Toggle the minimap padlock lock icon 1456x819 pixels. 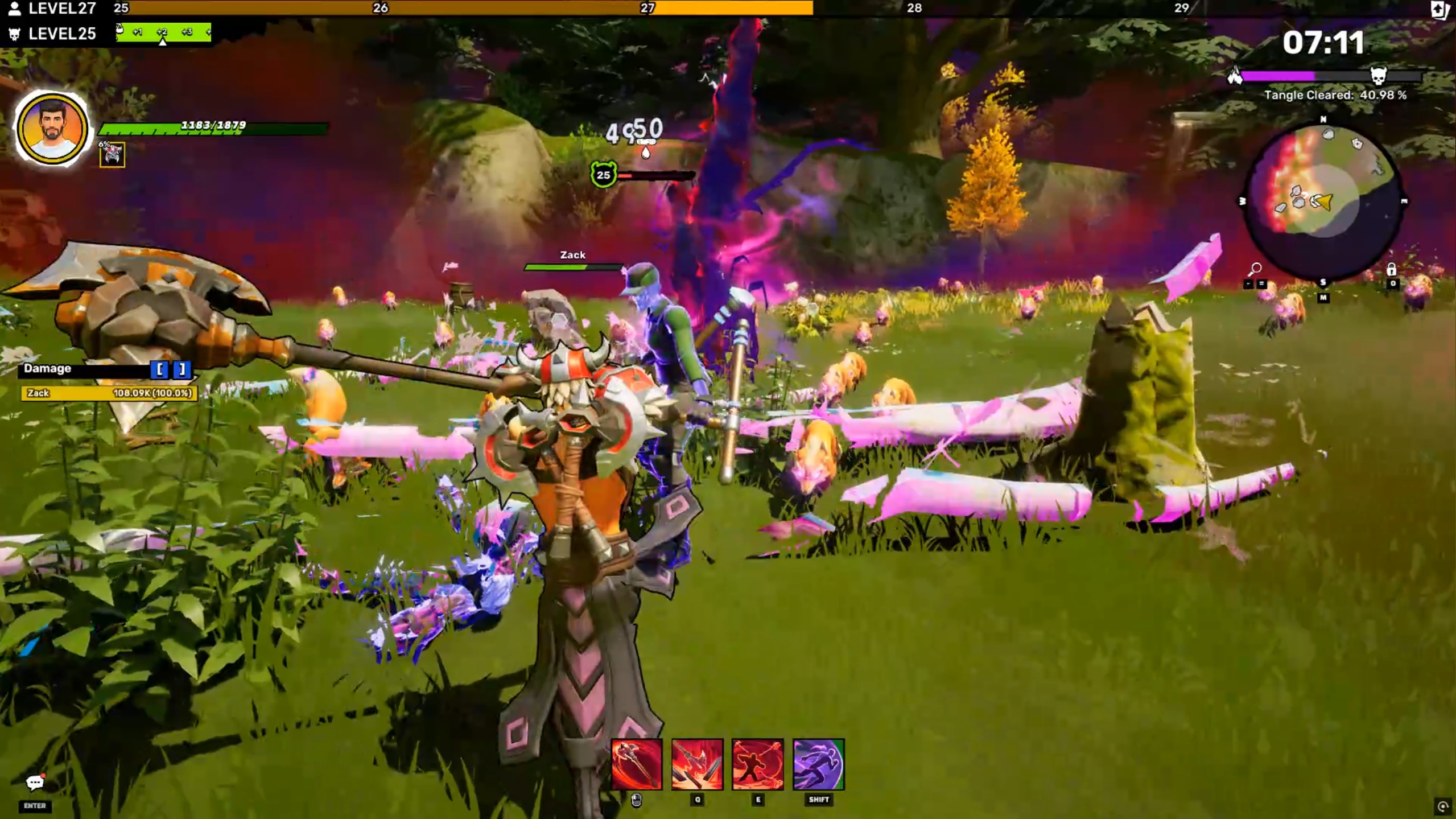1391,270
